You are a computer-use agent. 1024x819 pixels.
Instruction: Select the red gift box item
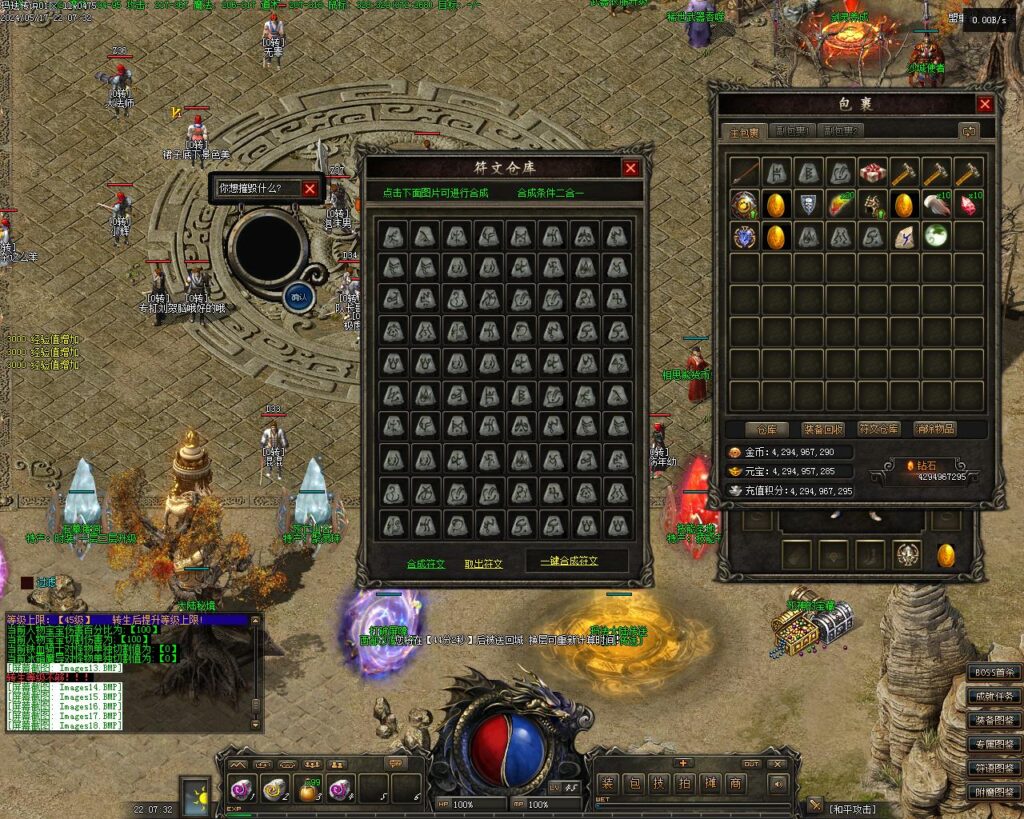click(x=873, y=172)
